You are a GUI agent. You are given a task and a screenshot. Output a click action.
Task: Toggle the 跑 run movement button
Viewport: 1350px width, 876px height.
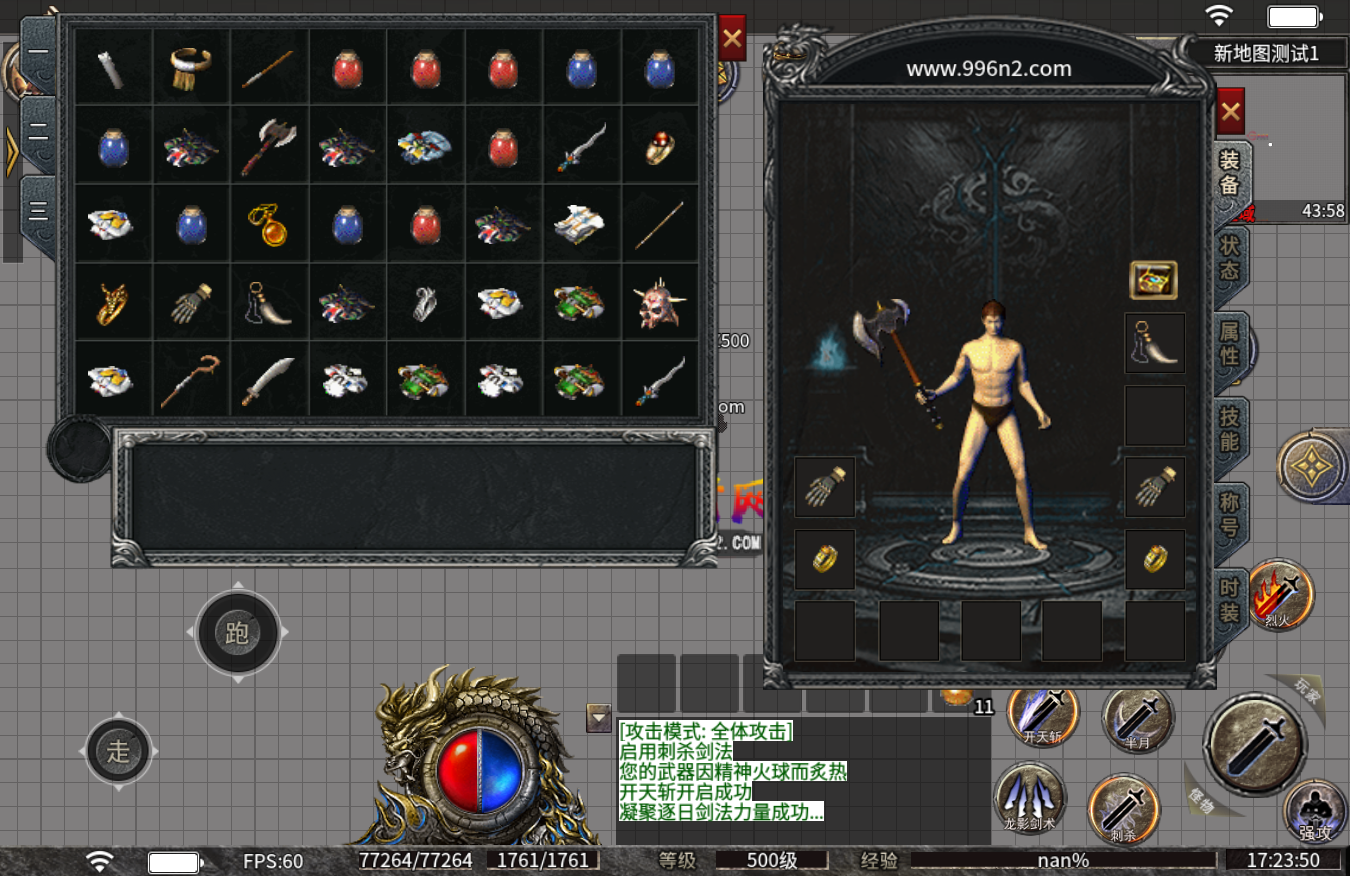point(237,632)
